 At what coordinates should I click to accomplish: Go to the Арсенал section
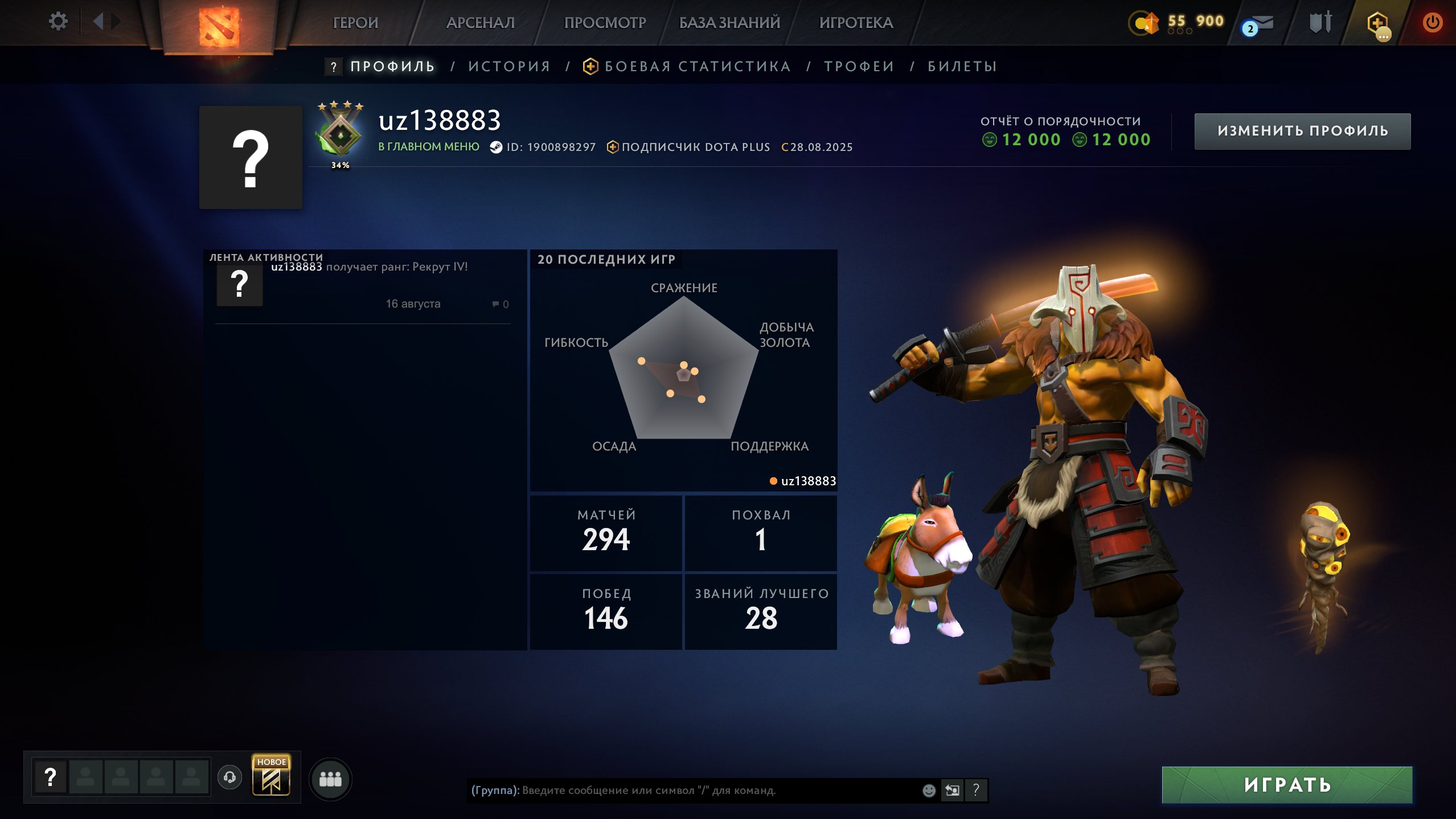coord(480,23)
